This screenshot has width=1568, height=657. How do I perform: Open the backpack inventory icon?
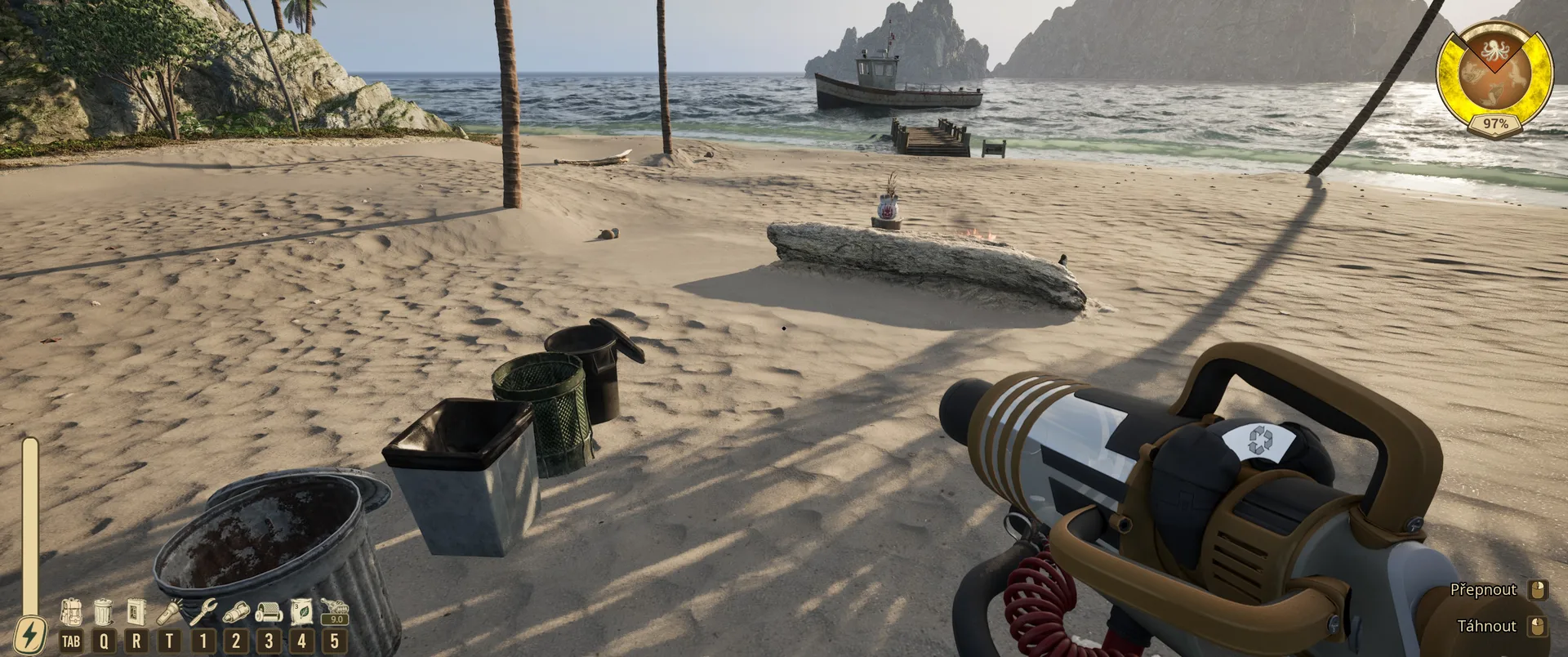click(x=71, y=612)
